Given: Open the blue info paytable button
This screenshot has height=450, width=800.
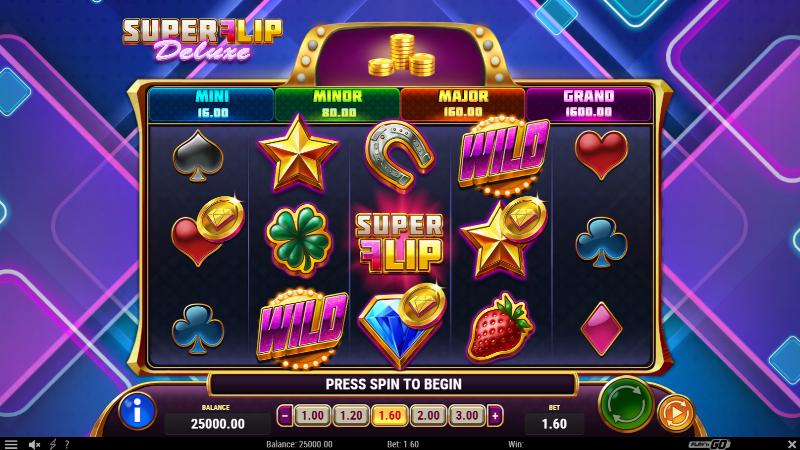Looking at the screenshot, I should click(137, 411).
